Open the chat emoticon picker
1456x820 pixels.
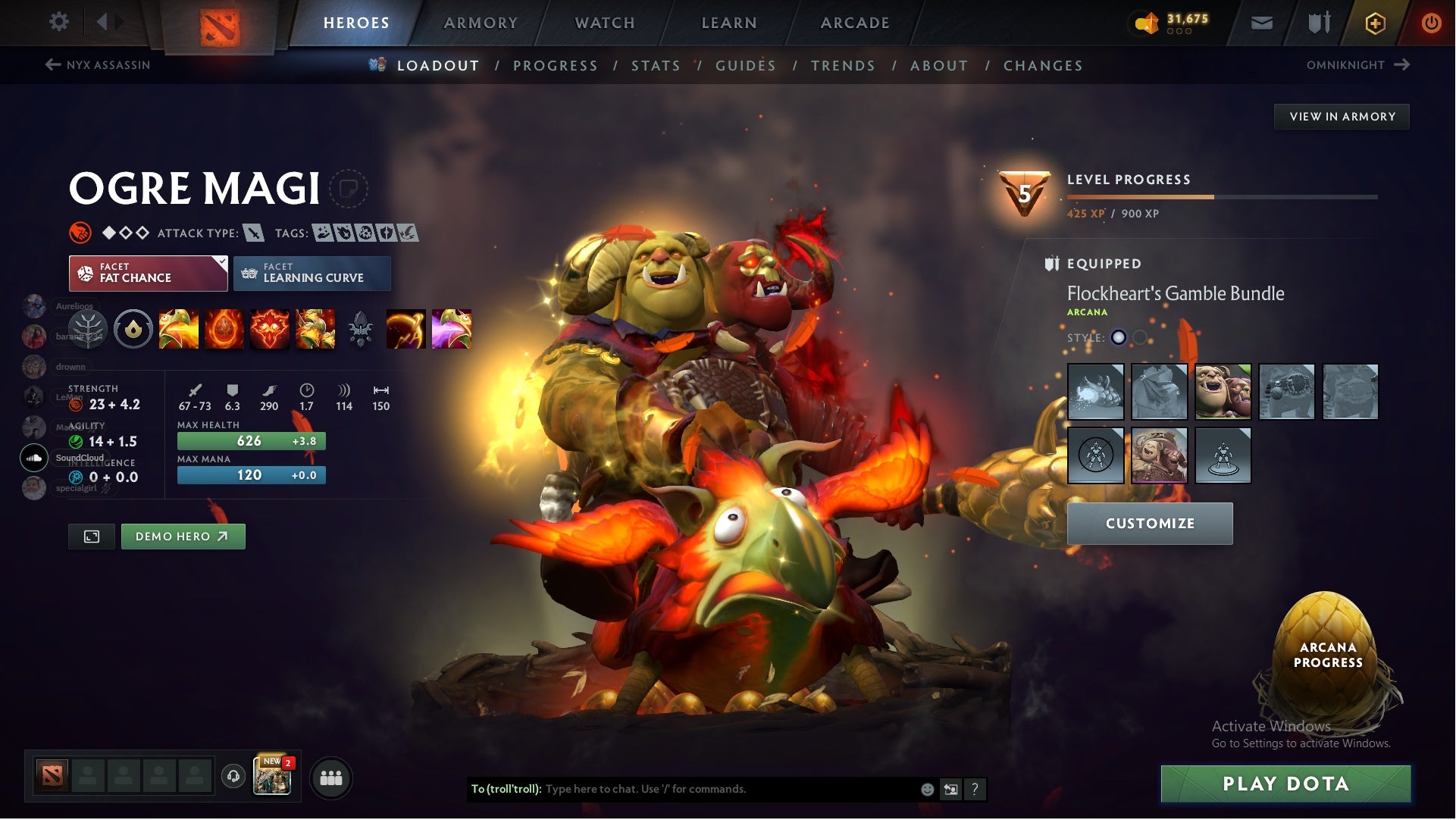coord(926,789)
